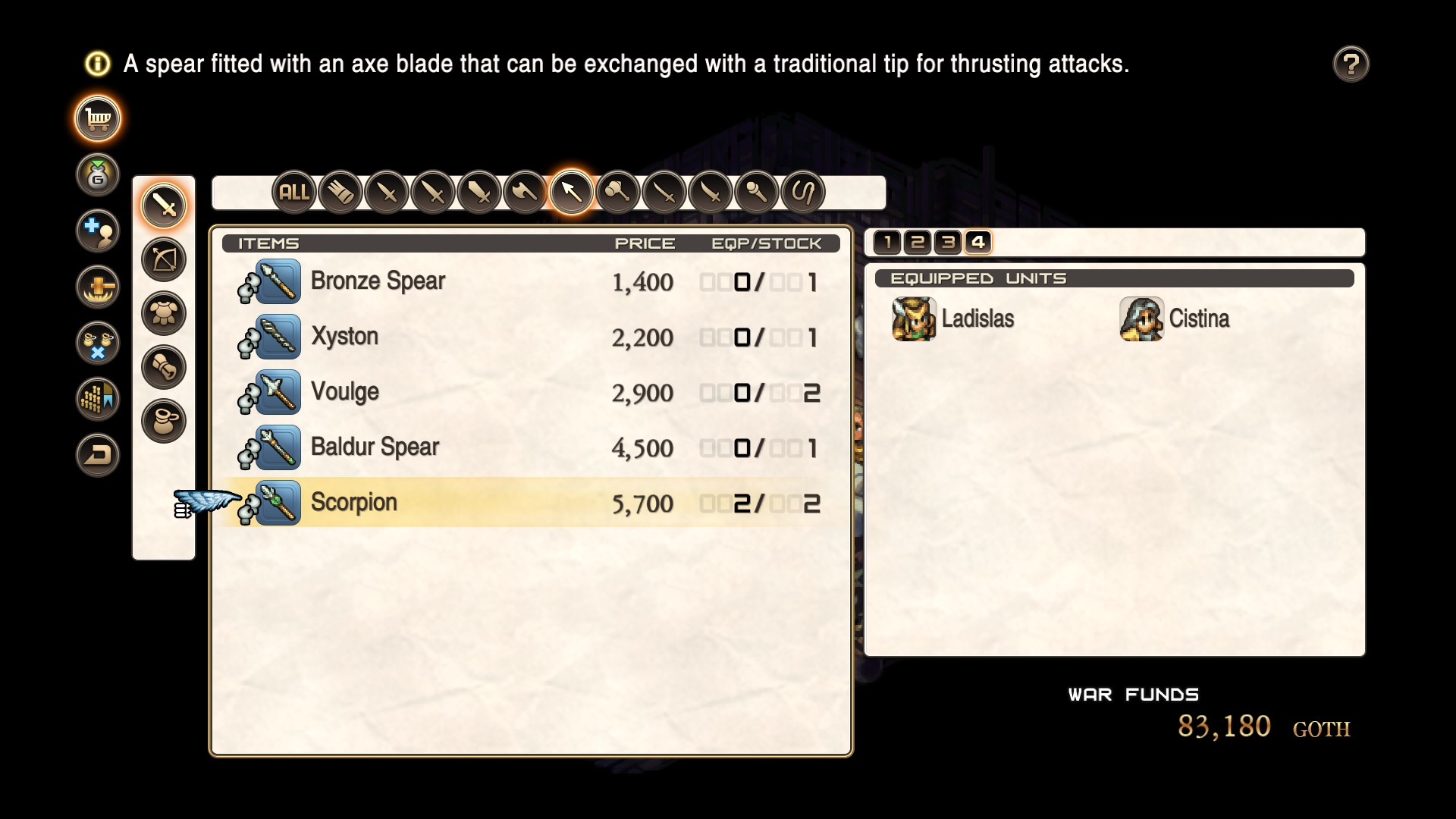Switch to the armor category
1456x819 pixels.
click(164, 313)
